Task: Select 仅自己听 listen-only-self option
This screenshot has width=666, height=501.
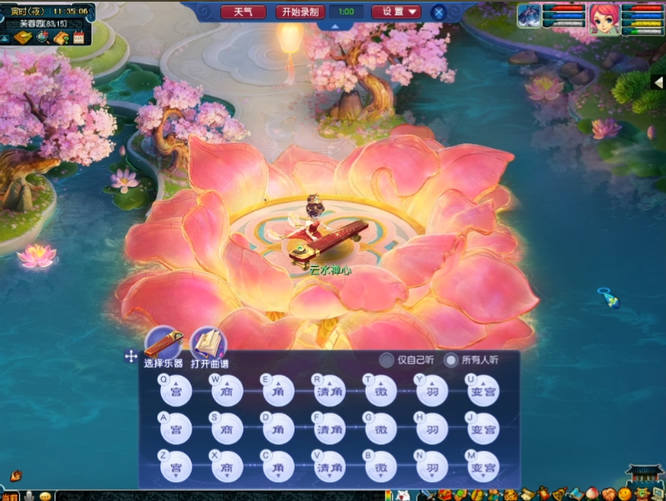Action: click(386, 360)
